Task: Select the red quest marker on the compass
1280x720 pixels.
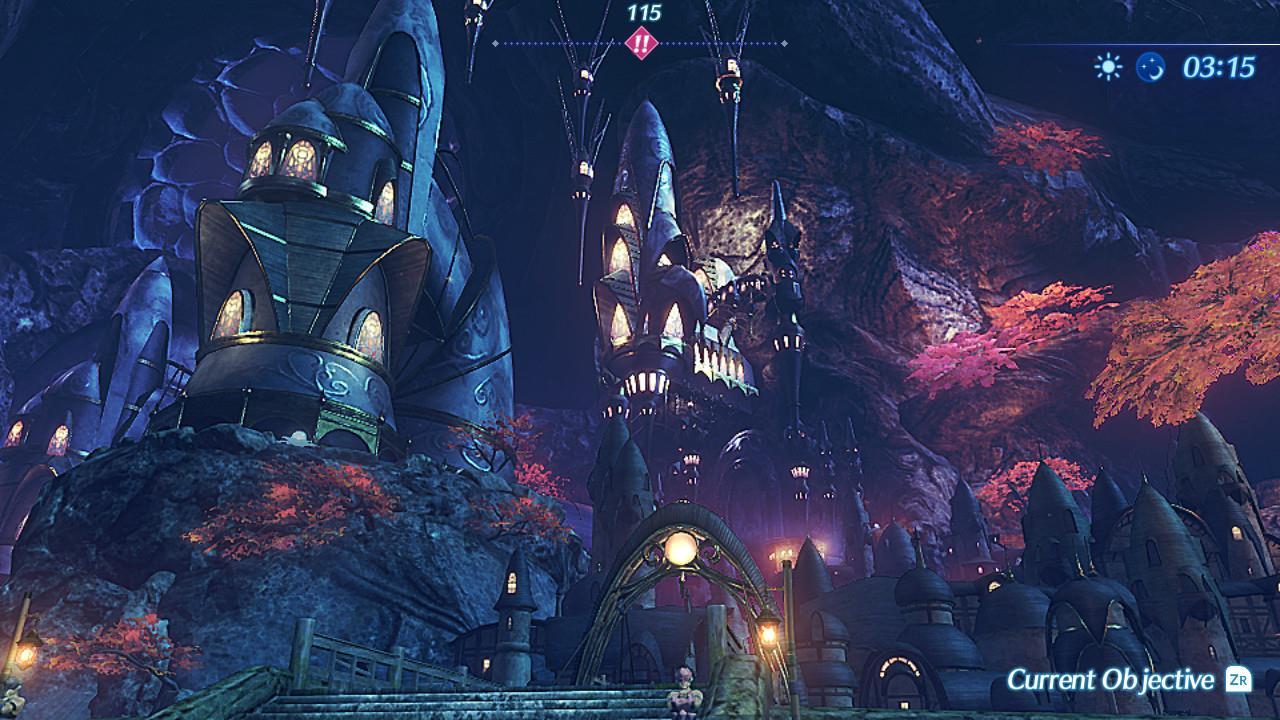Action: (x=640, y=44)
